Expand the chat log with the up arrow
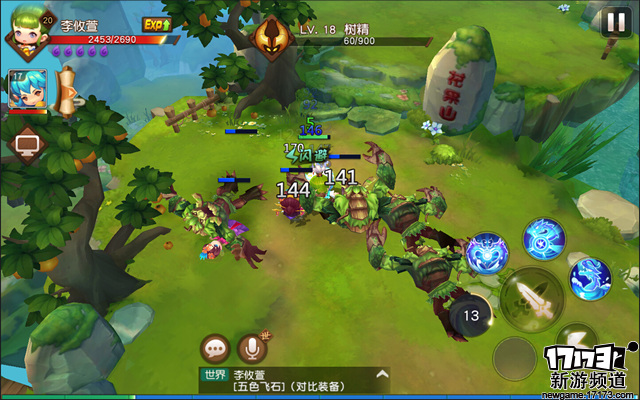Image resolution: width=640 pixels, height=400 pixels. click(x=380, y=376)
